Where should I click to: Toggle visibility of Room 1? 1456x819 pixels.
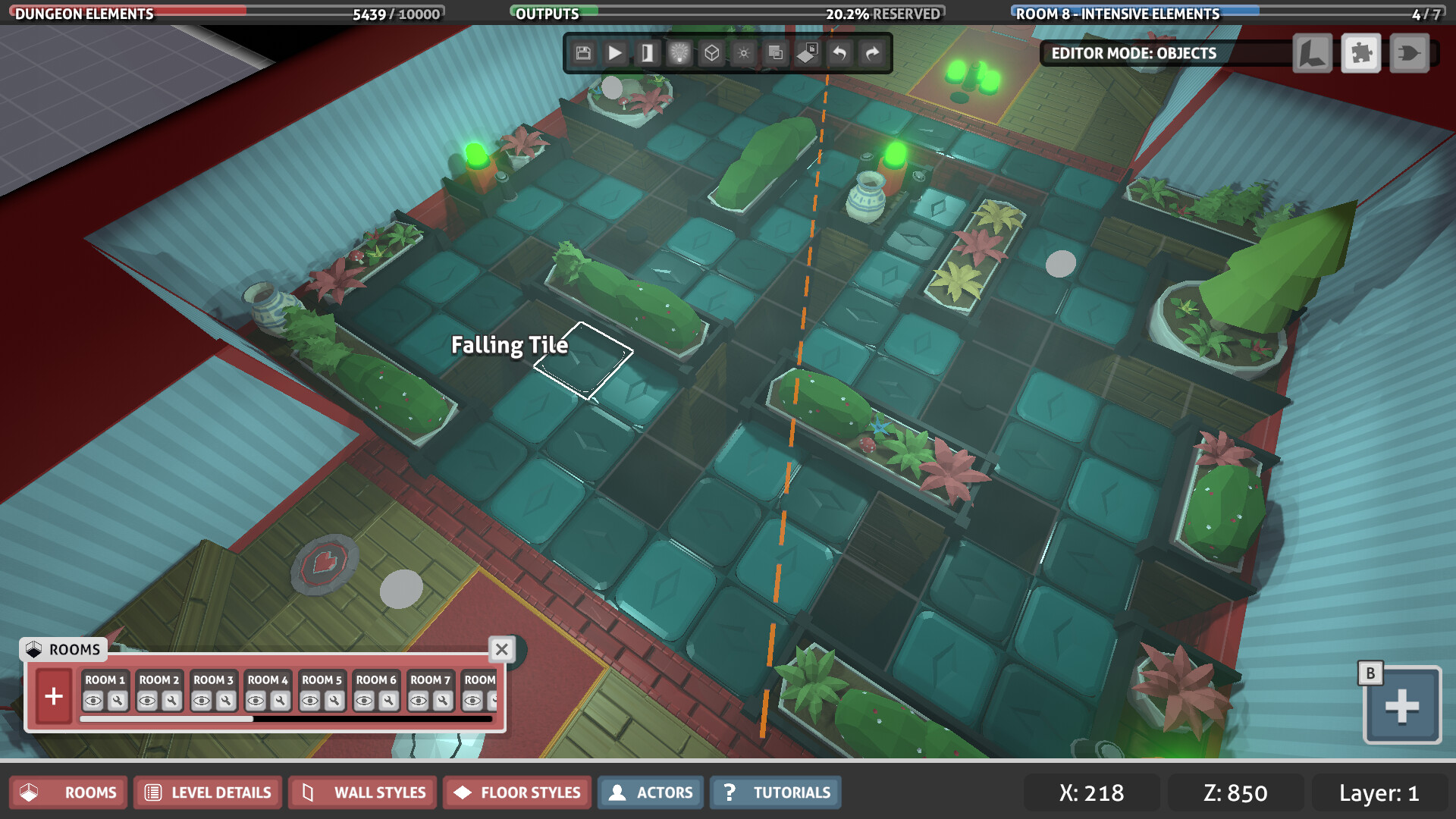pyautogui.click(x=93, y=701)
